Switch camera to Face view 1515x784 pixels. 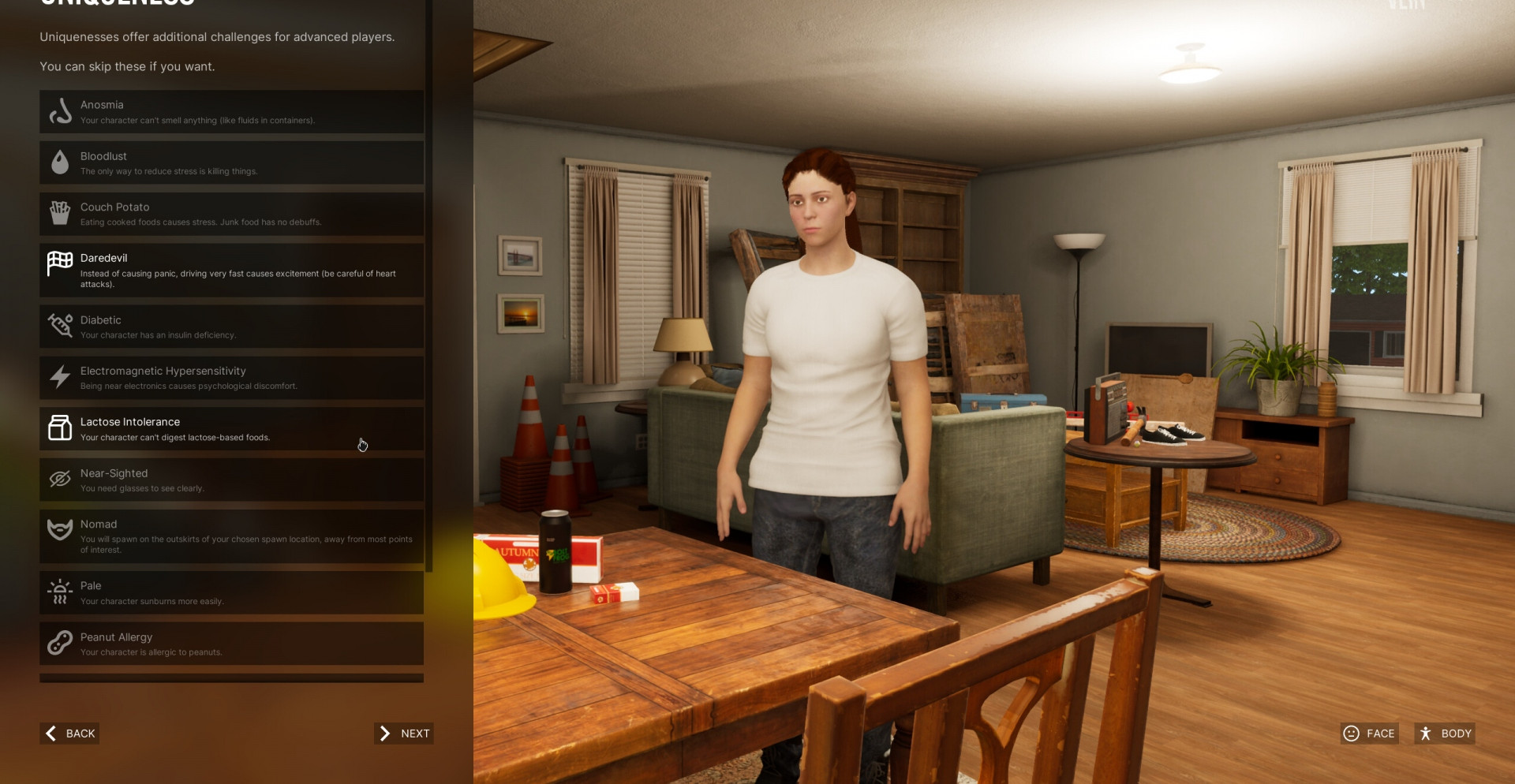tap(1369, 734)
